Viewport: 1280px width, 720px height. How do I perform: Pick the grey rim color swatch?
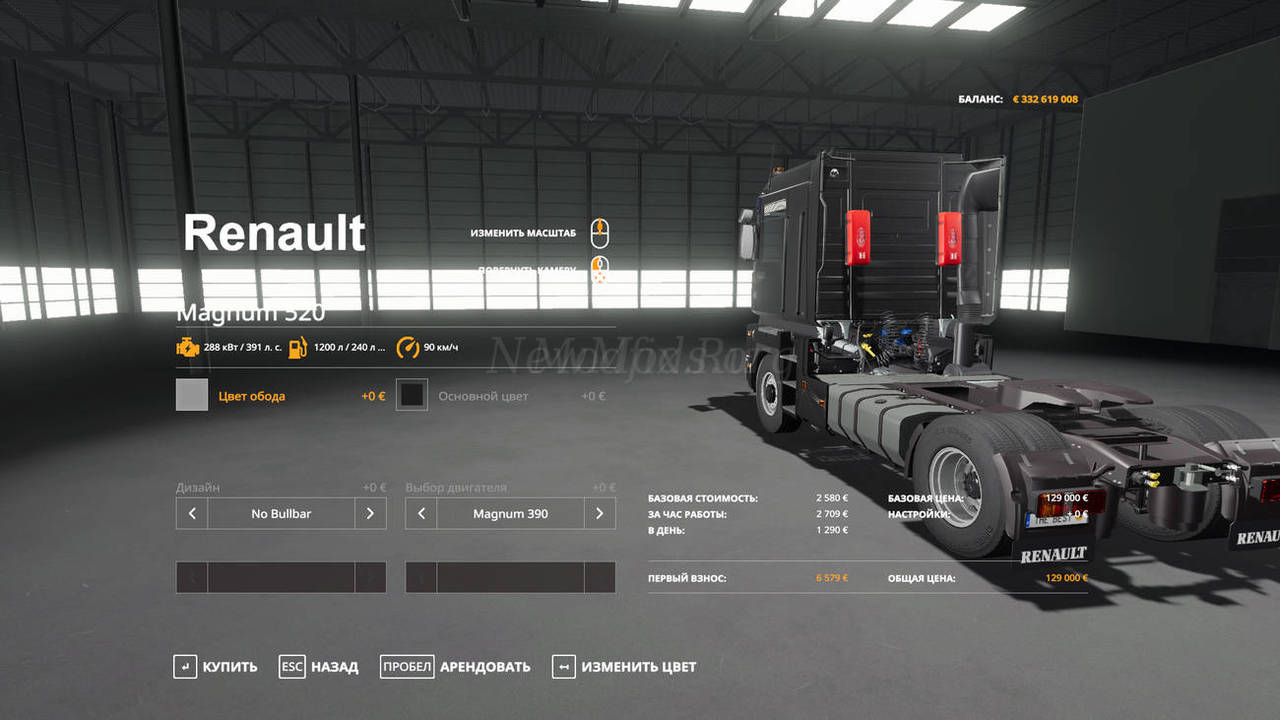(192, 395)
